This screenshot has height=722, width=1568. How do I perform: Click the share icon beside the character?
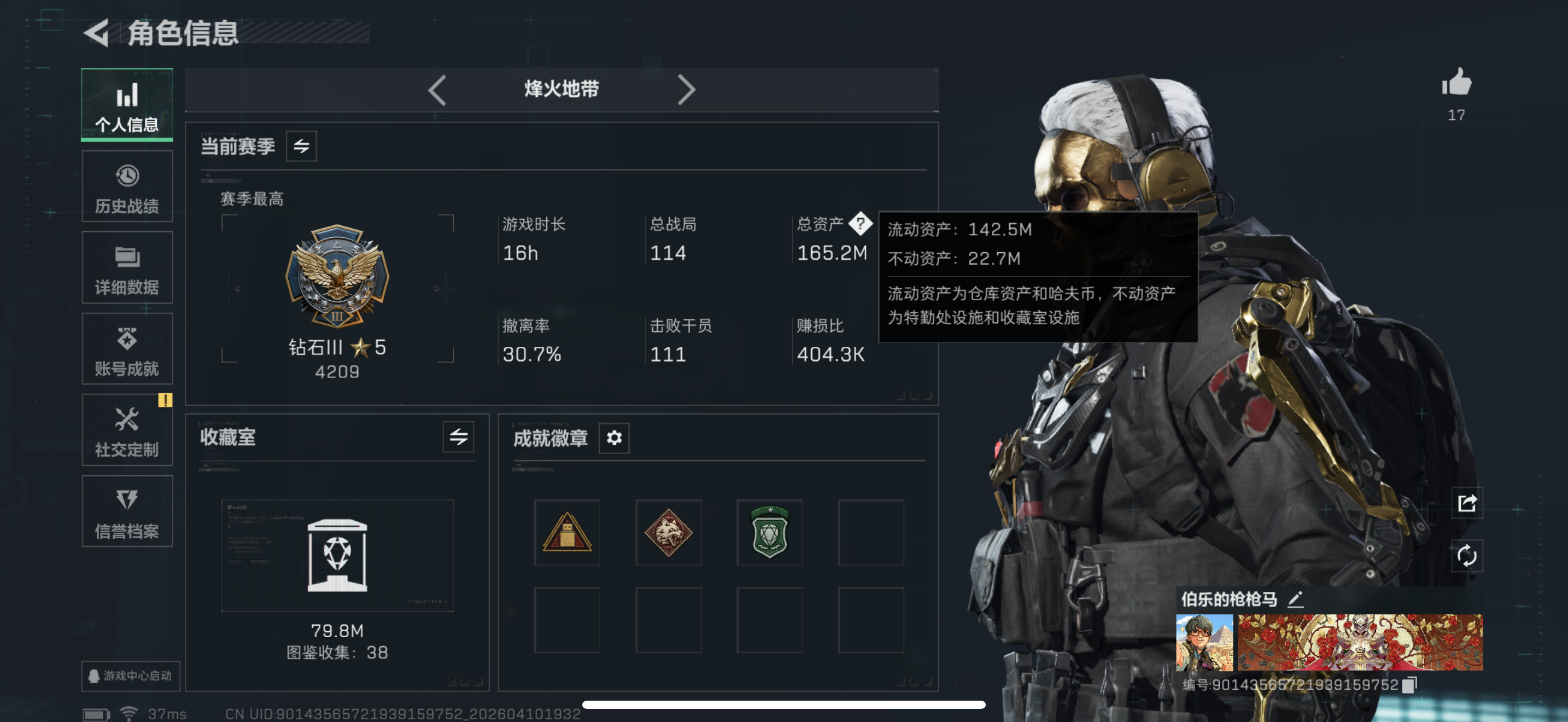click(x=1467, y=503)
